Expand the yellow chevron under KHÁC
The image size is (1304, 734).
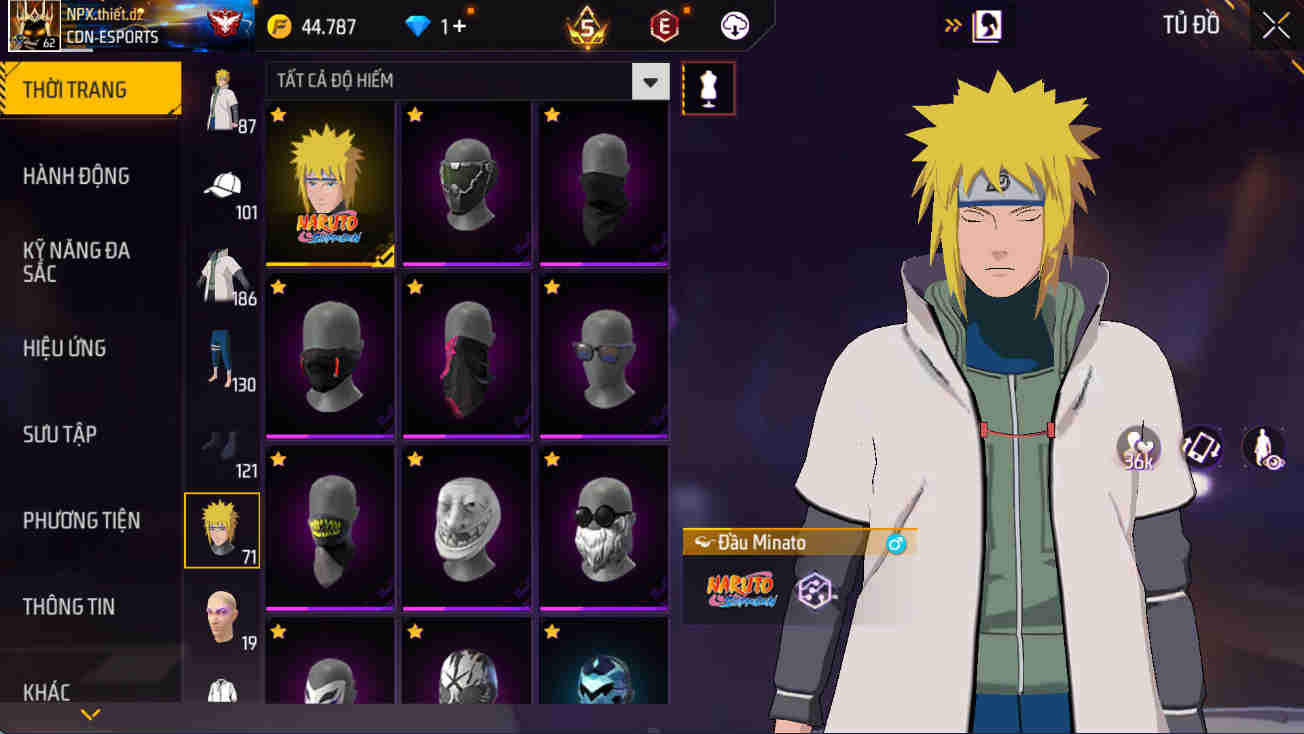[x=93, y=714]
